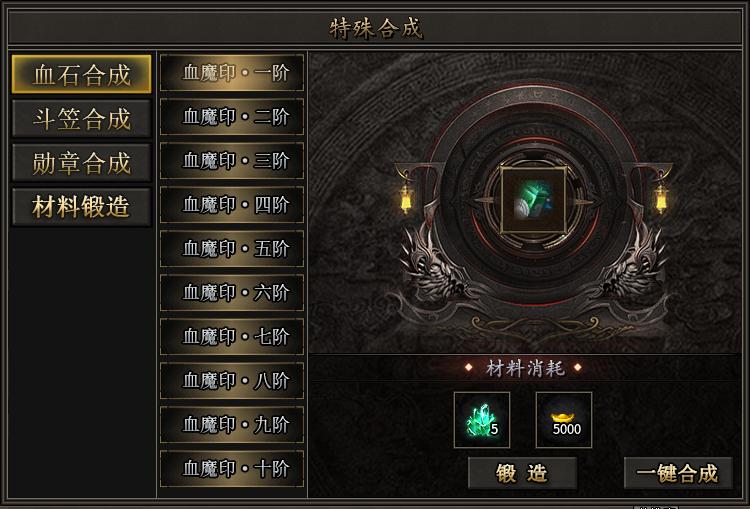Screen dimensions: 750x509
Task: Select the 勋章合成 tab
Action: click(81, 163)
